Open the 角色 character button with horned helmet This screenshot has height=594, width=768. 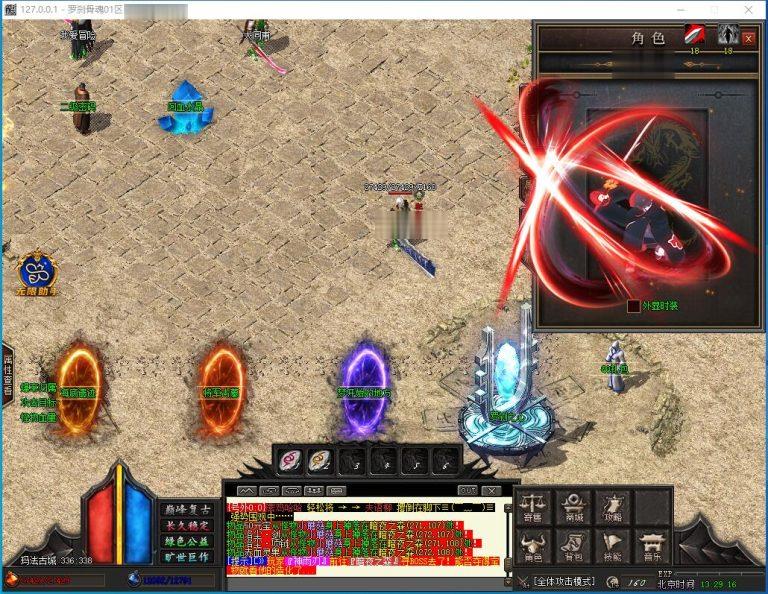(x=536, y=547)
